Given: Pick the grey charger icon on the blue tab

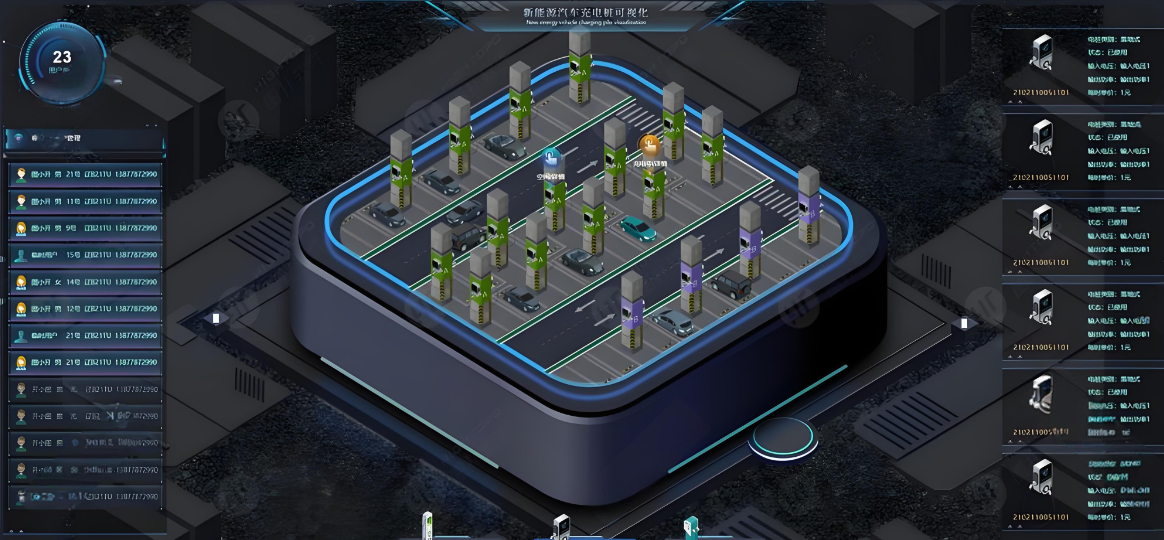Looking at the screenshot, I should point(561,527).
